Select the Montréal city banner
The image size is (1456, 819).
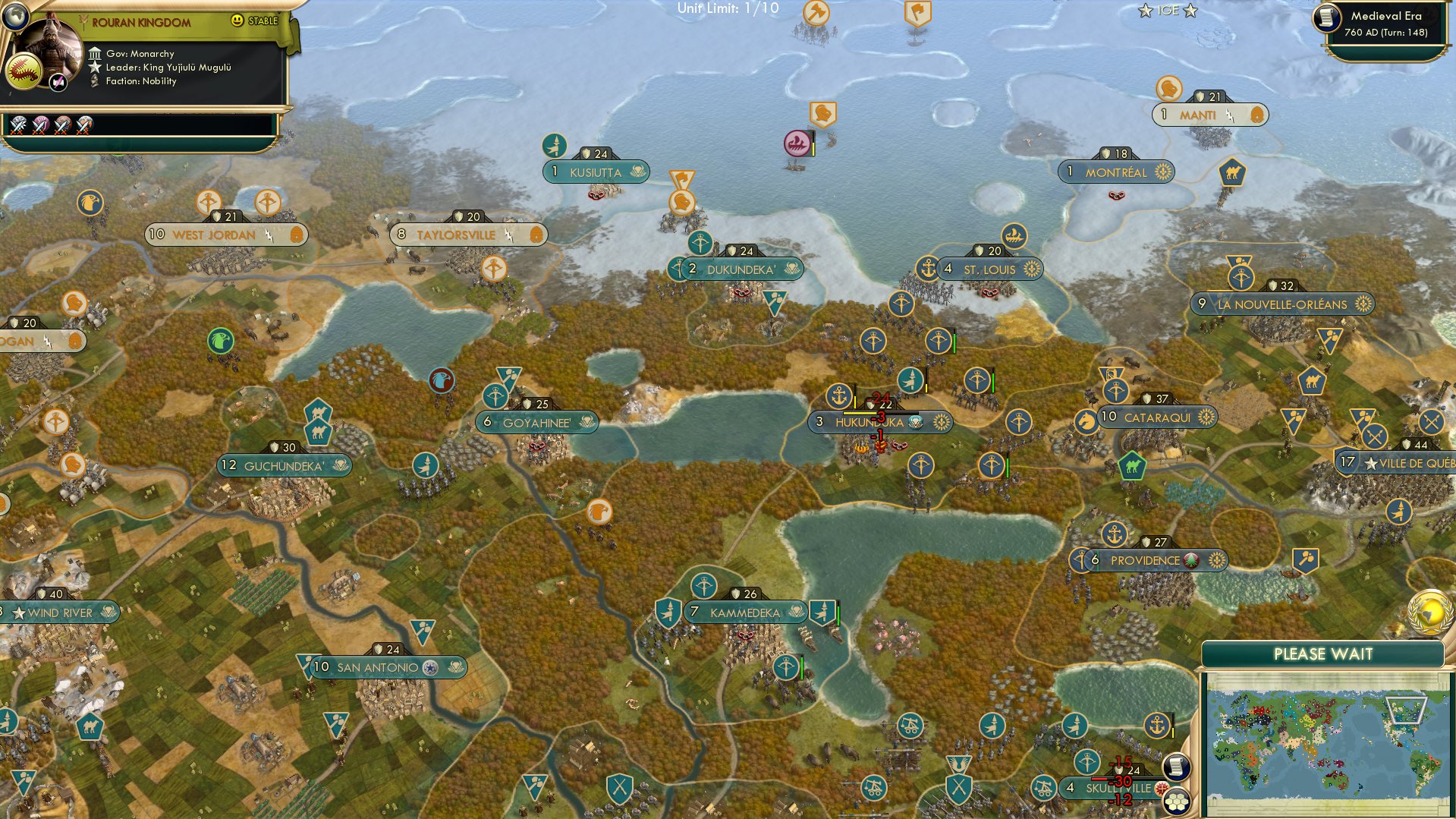click(1115, 172)
